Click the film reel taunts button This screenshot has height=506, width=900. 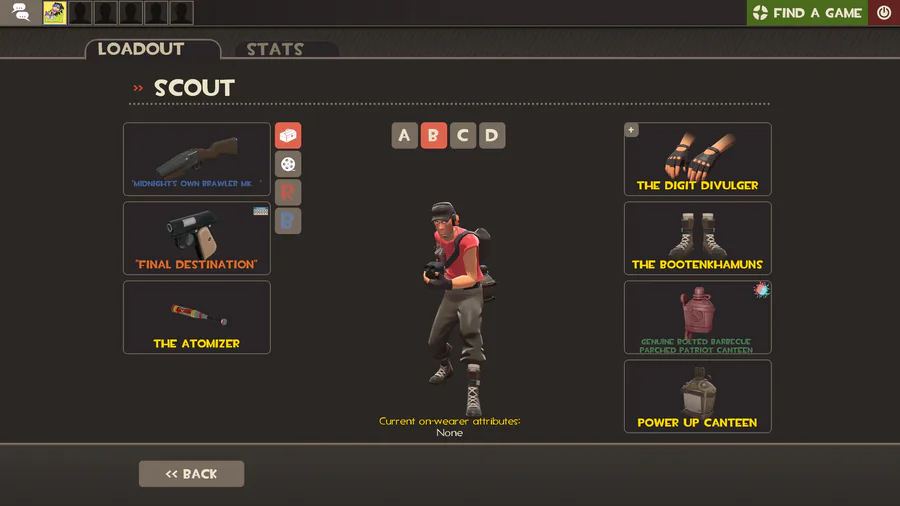pos(288,164)
